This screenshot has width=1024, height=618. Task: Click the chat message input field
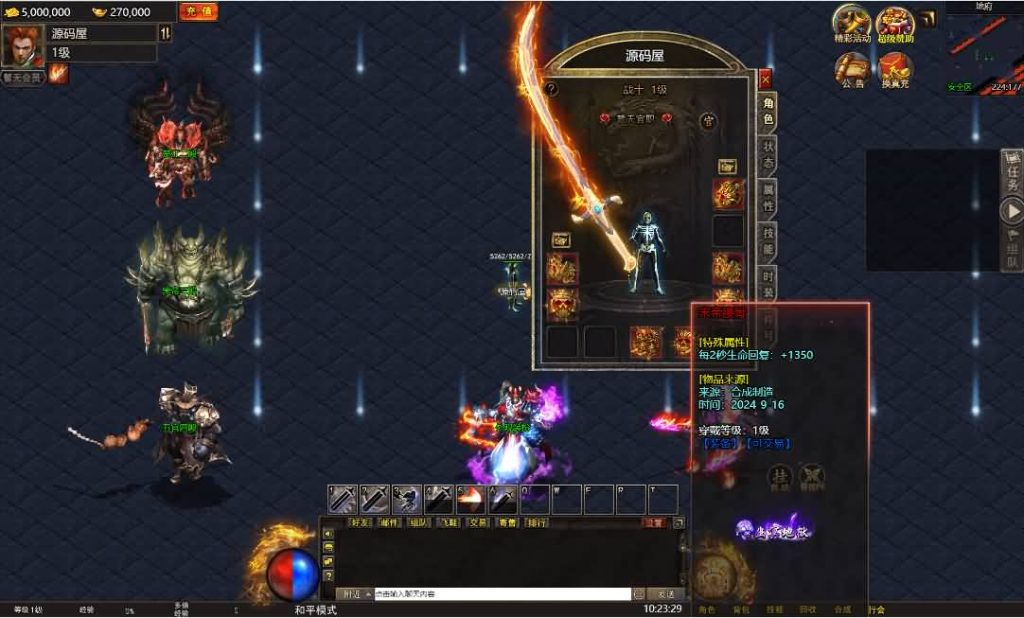(x=502, y=594)
